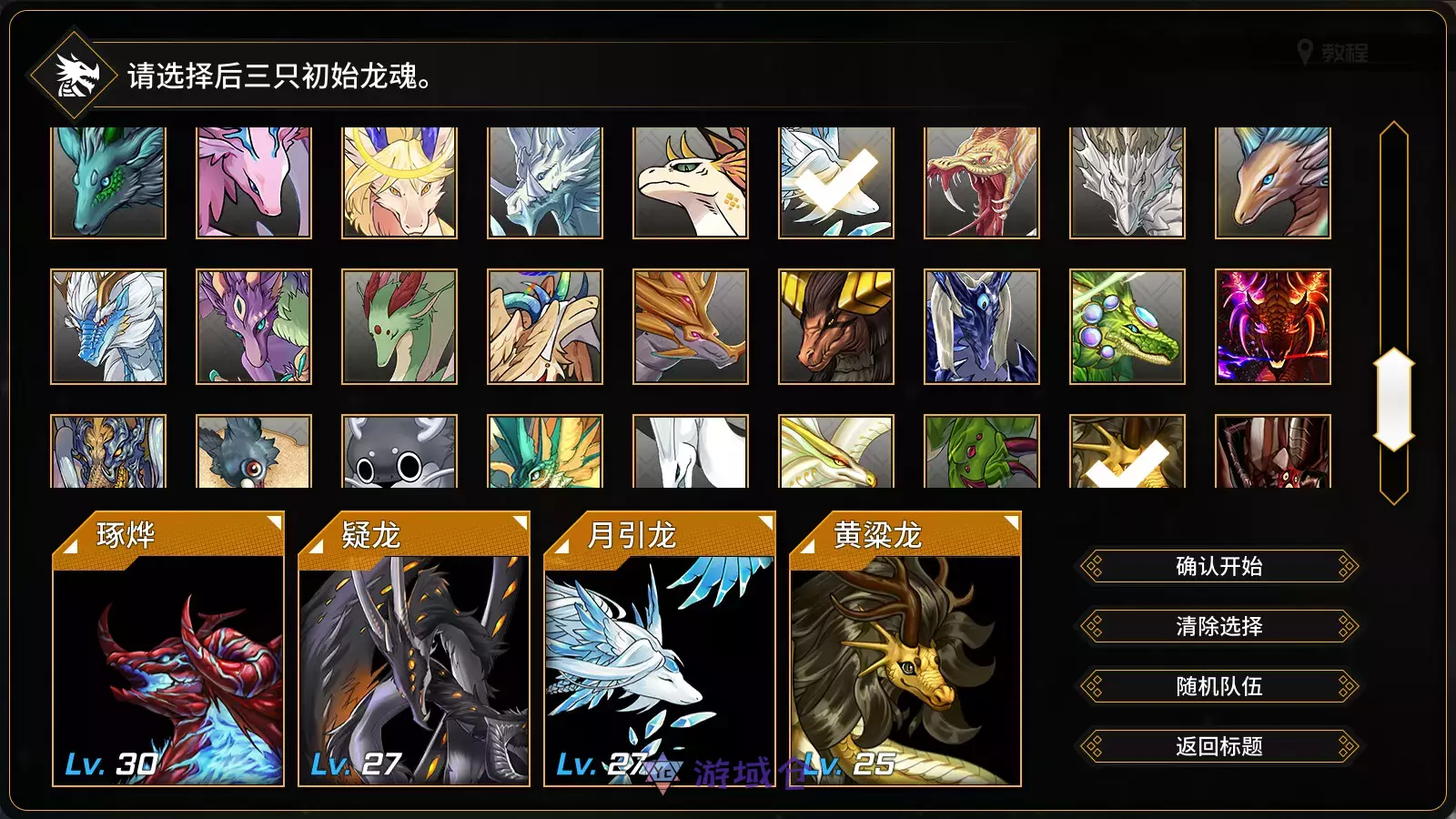Click the 琢烨 Lv.30 dragon card

pyautogui.click(x=168, y=673)
